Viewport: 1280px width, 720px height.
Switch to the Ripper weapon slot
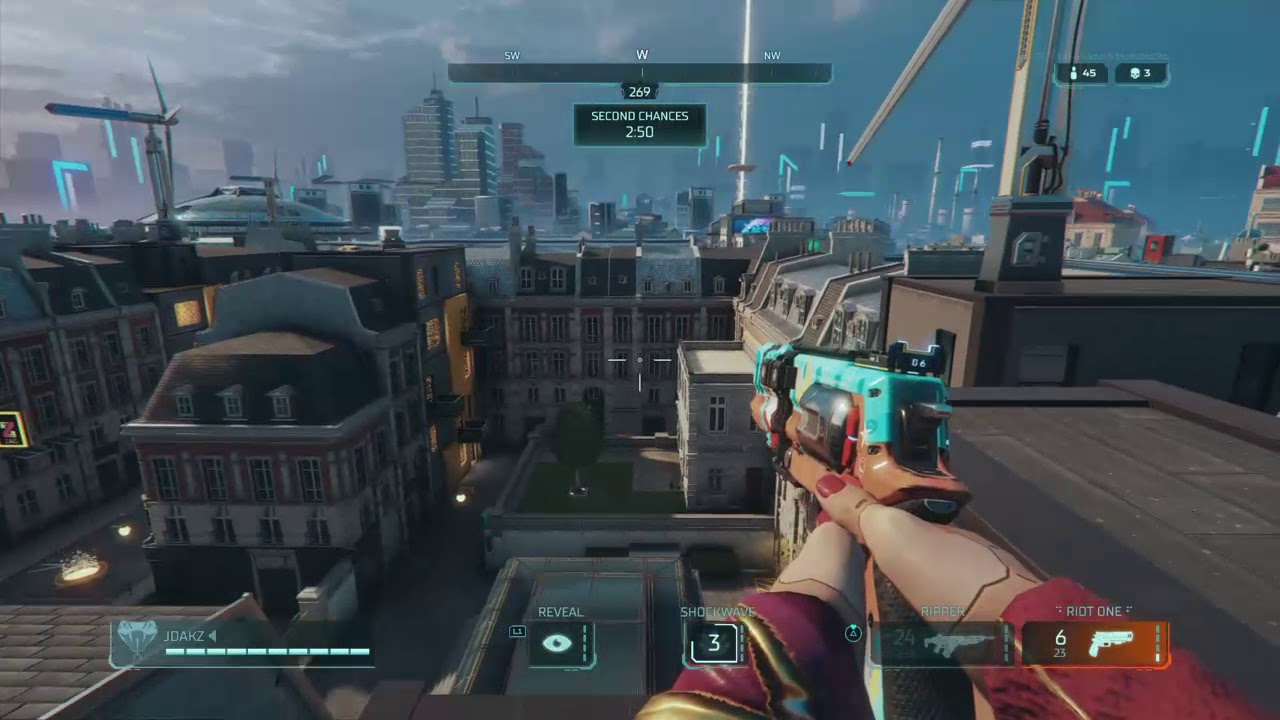943,643
